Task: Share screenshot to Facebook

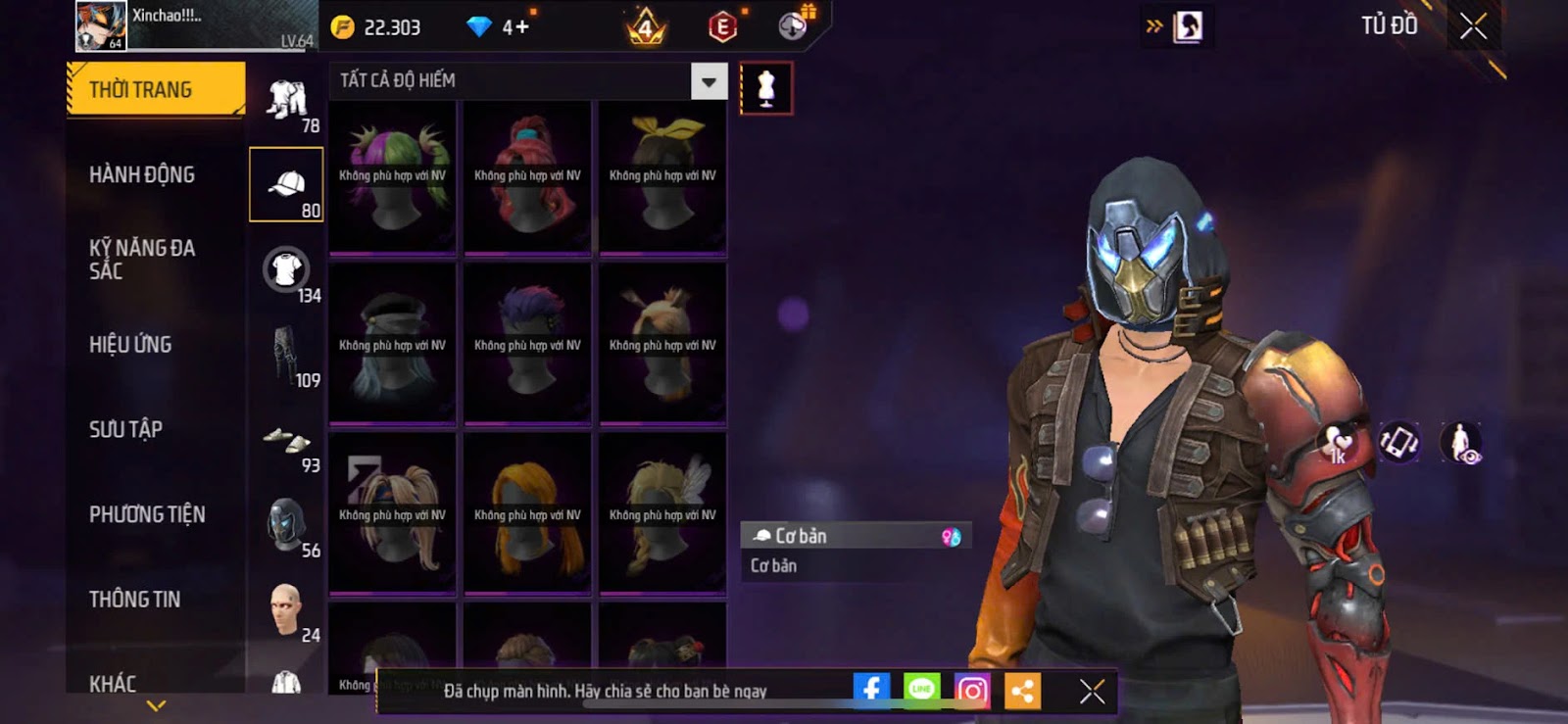Action: (871, 690)
